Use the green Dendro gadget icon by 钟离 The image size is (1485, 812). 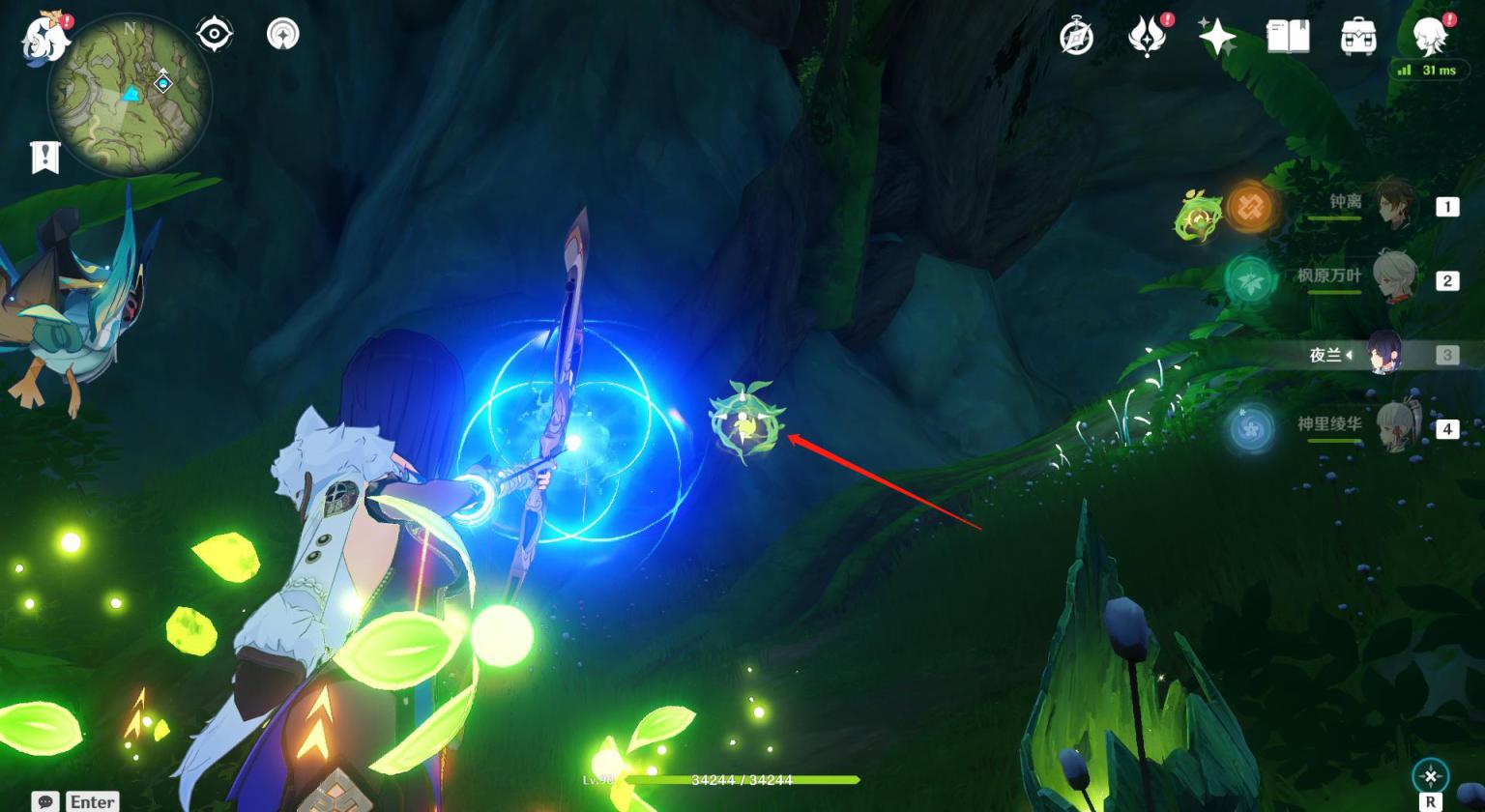tap(1199, 216)
